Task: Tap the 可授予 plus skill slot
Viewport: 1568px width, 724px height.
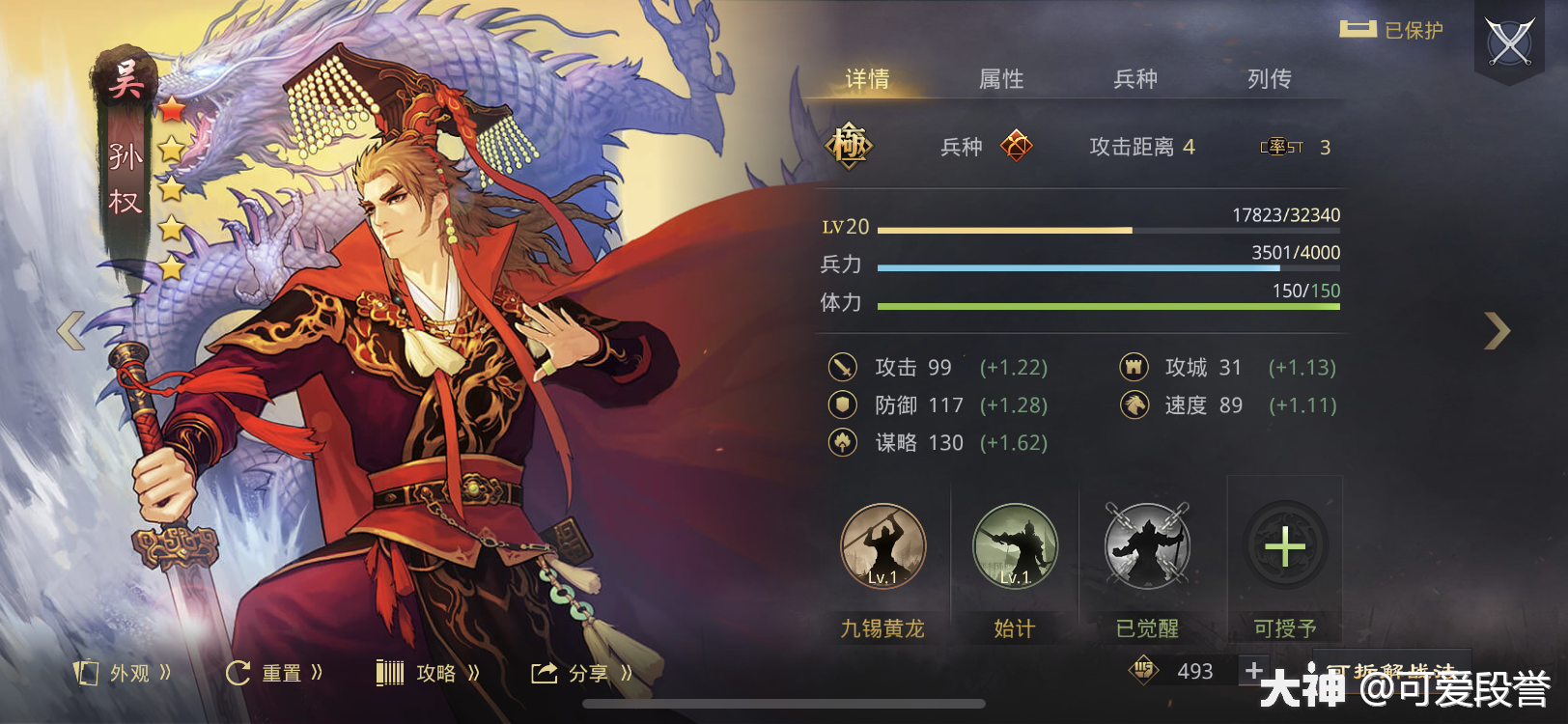Action: point(1284,546)
